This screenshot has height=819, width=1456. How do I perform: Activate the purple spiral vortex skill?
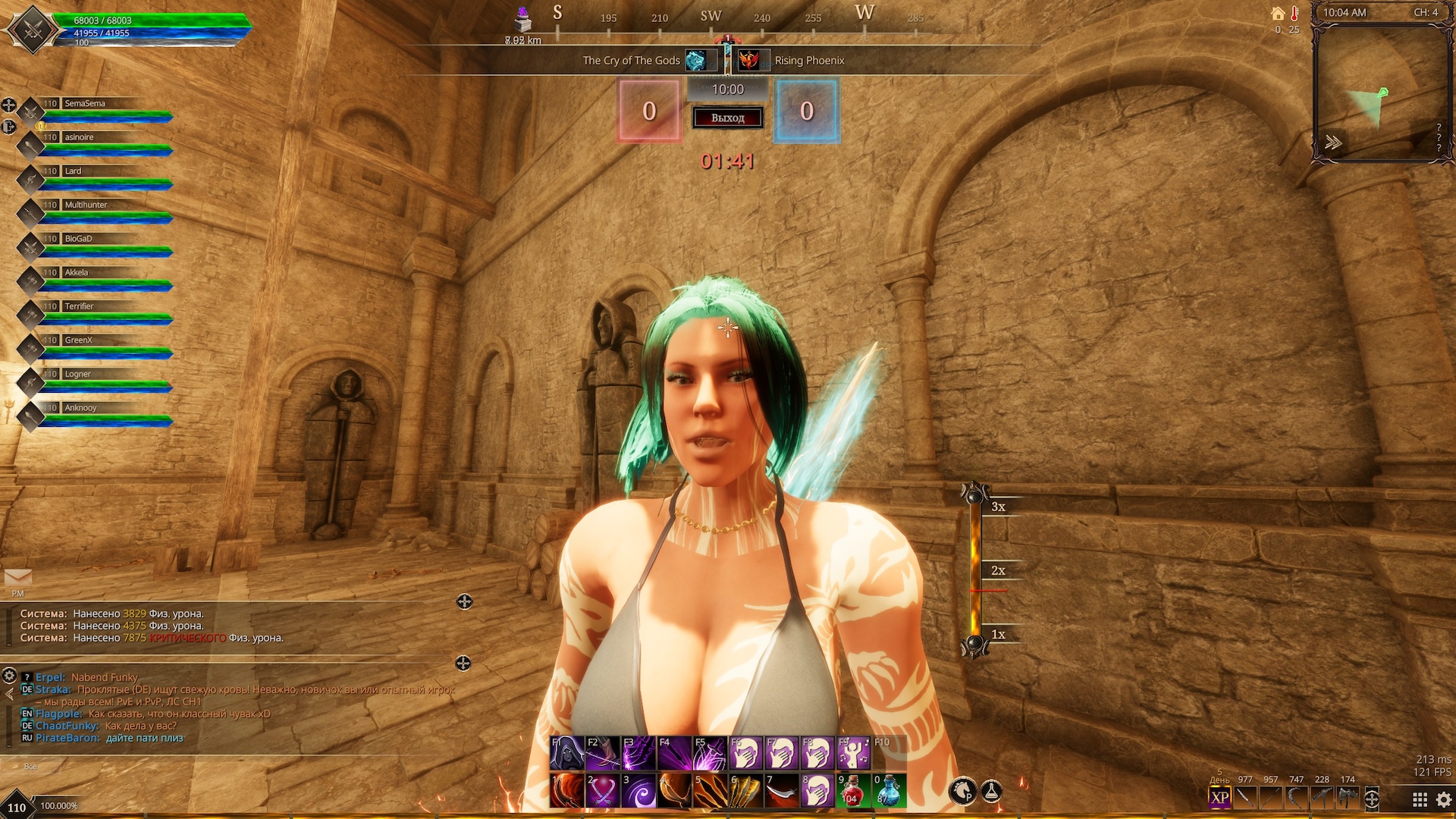(639, 791)
